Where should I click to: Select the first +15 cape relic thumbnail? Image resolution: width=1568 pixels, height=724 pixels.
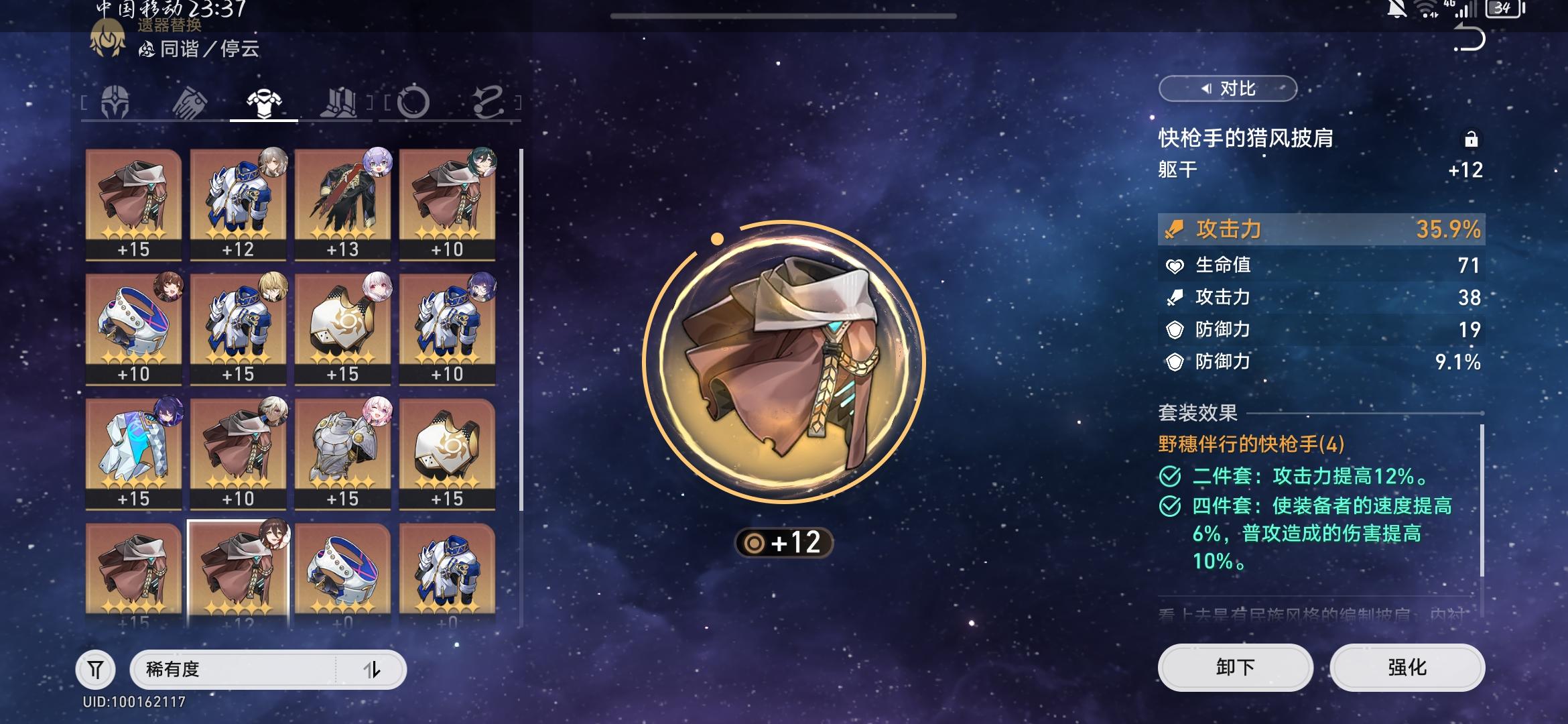coord(132,201)
